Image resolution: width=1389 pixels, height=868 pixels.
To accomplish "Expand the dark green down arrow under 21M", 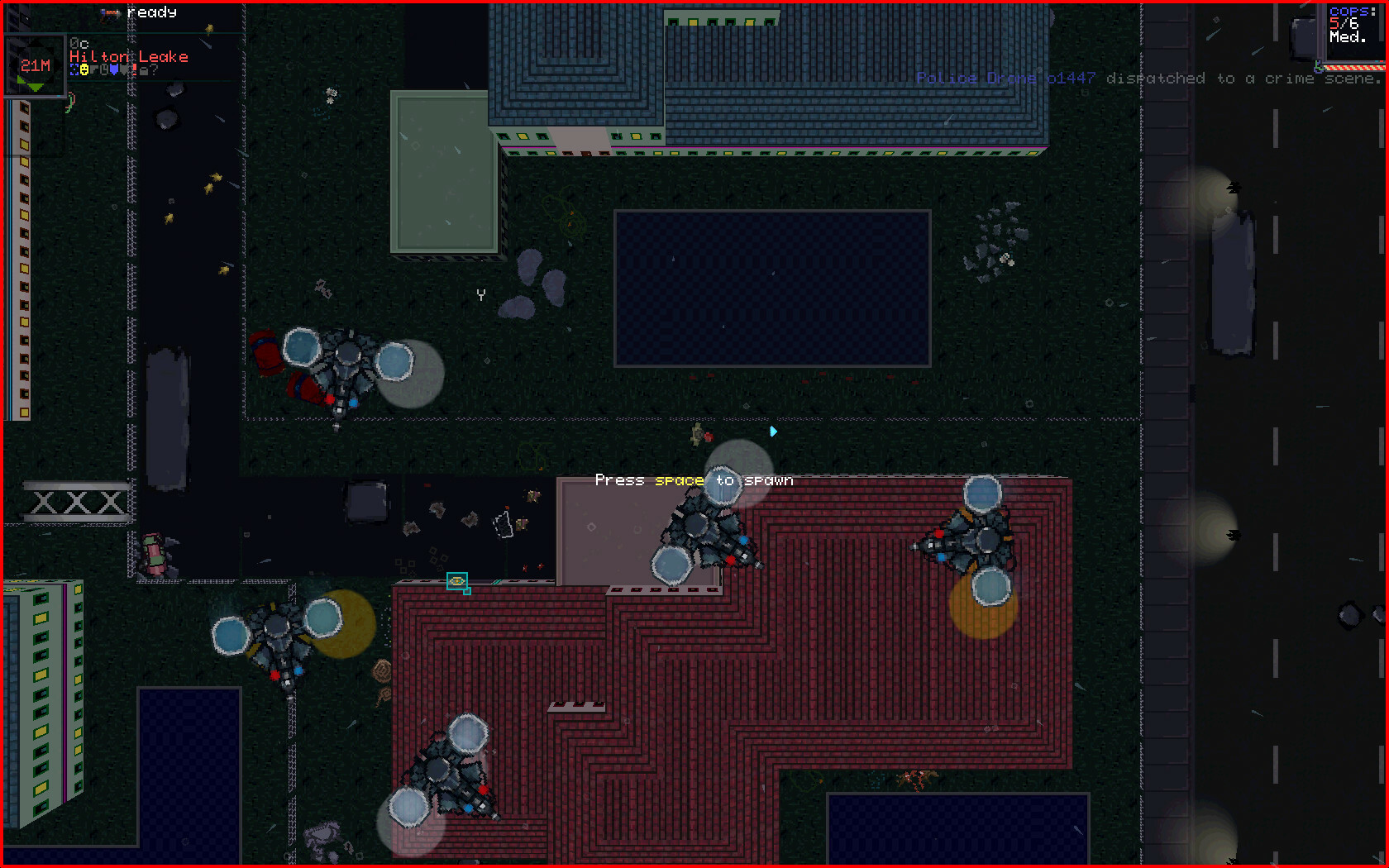I will pyautogui.click(x=36, y=86).
